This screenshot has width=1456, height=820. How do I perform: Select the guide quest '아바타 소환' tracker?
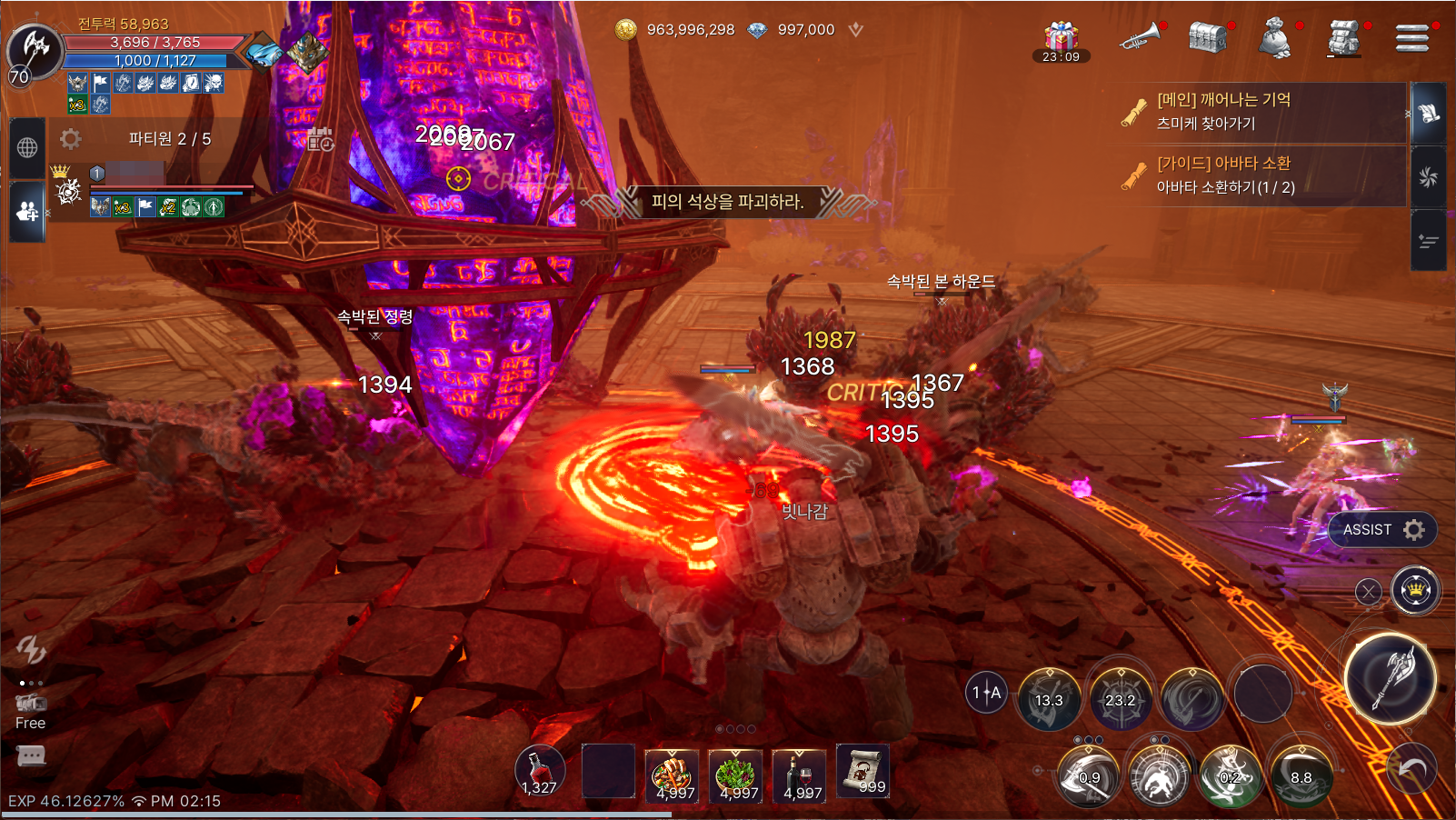tap(1263, 175)
